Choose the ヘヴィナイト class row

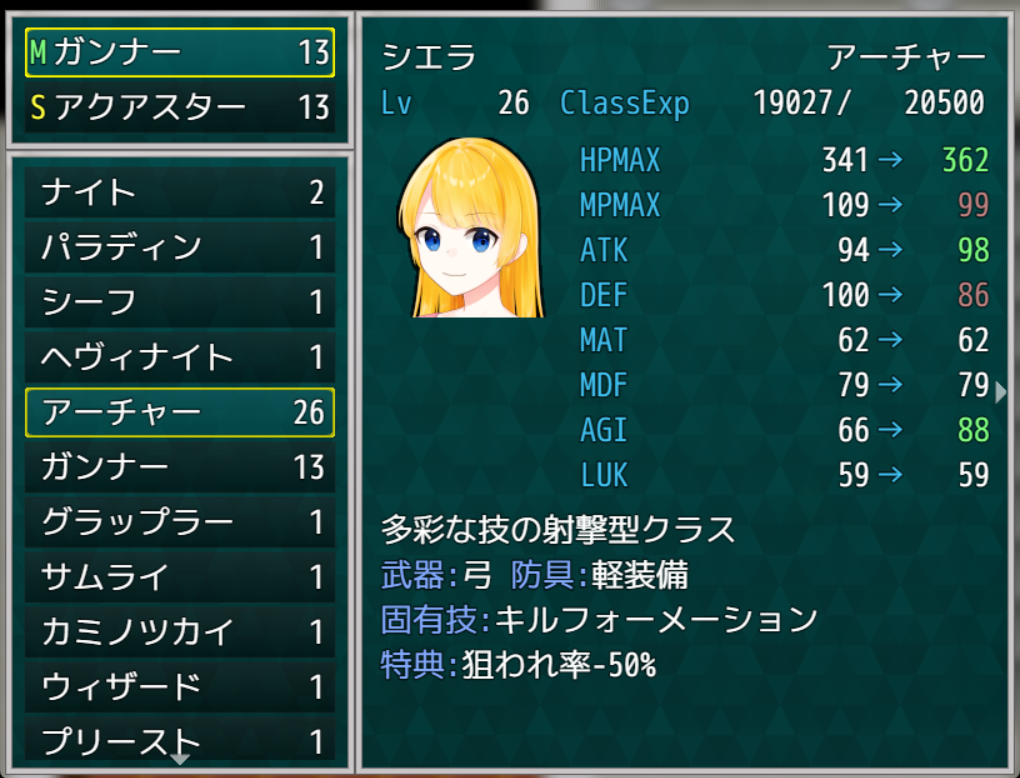(x=180, y=357)
